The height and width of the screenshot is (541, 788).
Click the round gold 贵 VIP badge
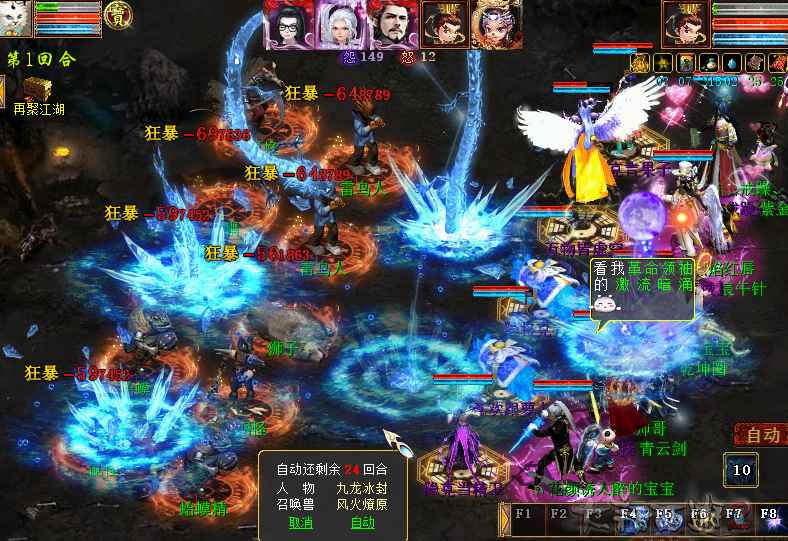120,14
